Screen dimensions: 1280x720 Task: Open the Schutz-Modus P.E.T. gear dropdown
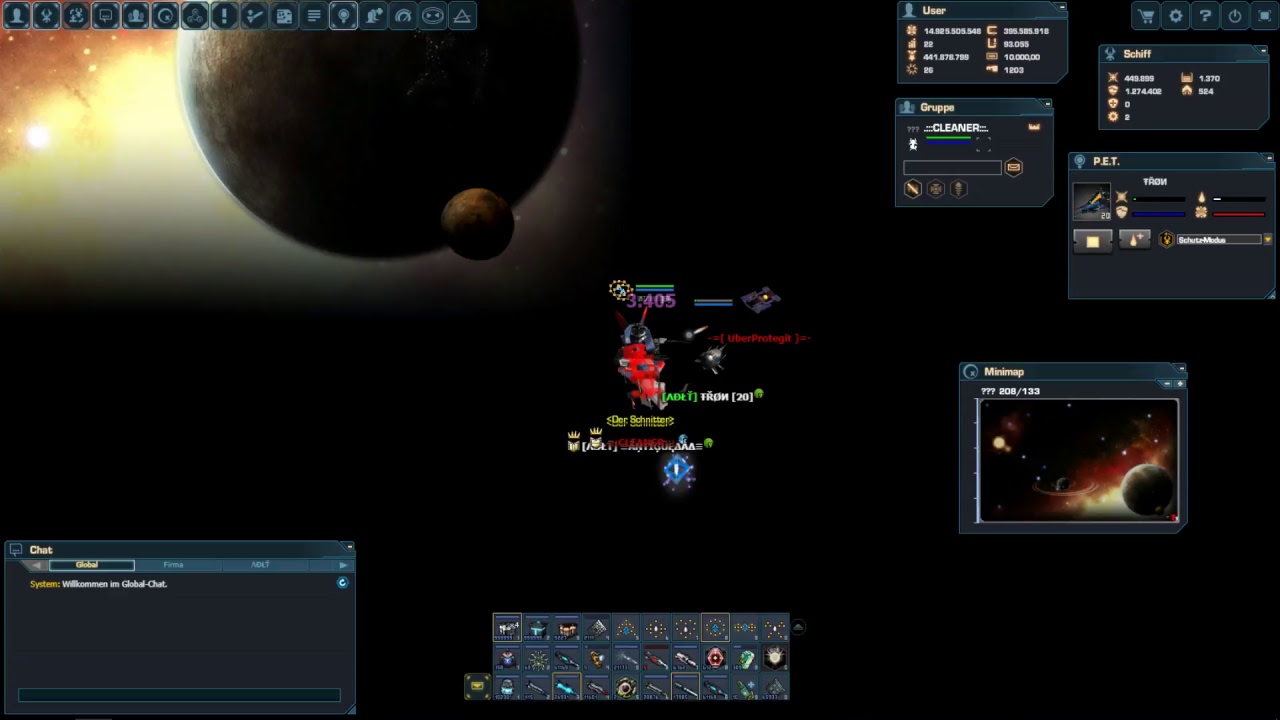point(1268,240)
